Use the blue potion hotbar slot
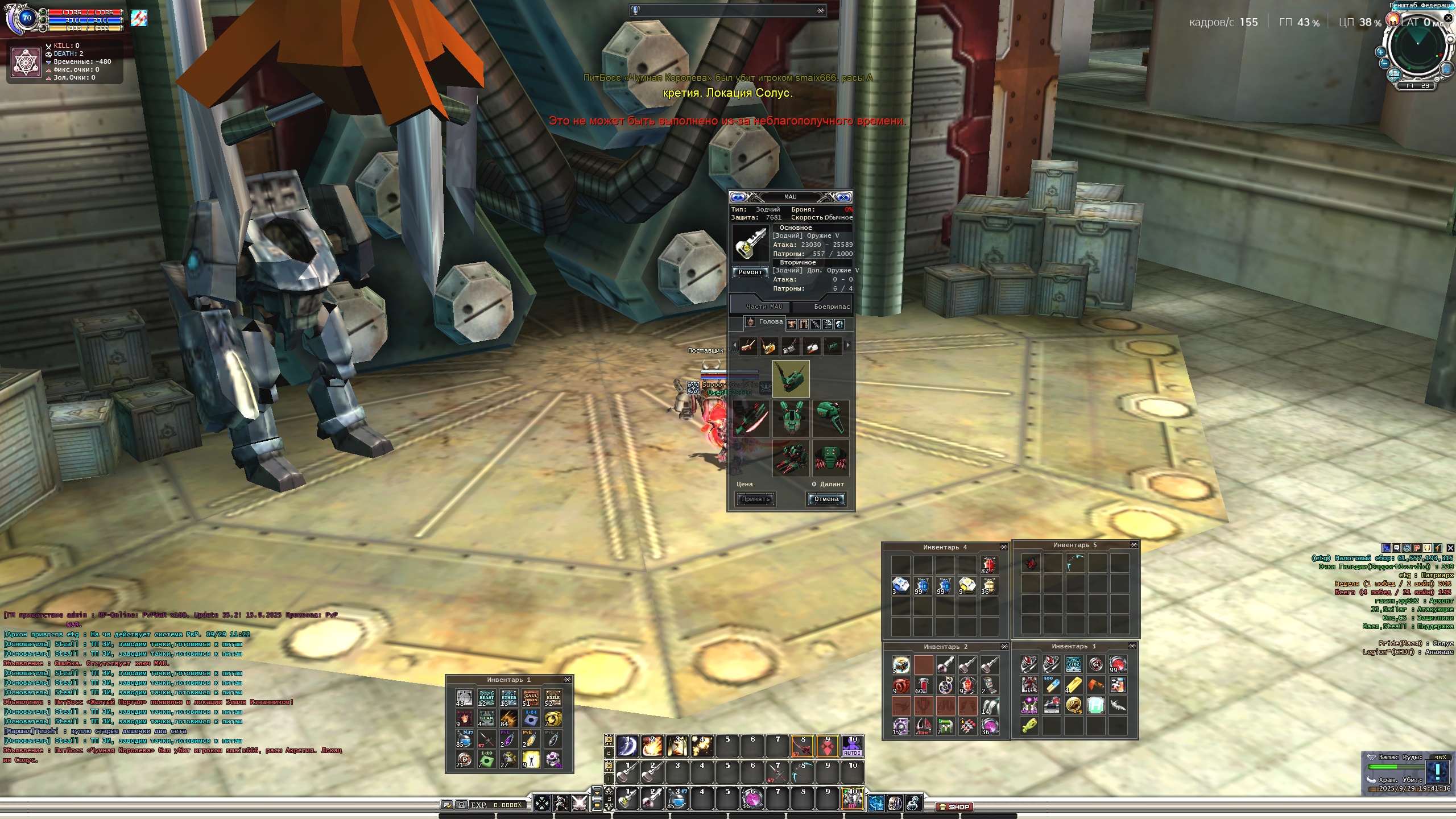The height and width of the screenshot is (819, 1456). pyautogui.click(x=677, y=799)
